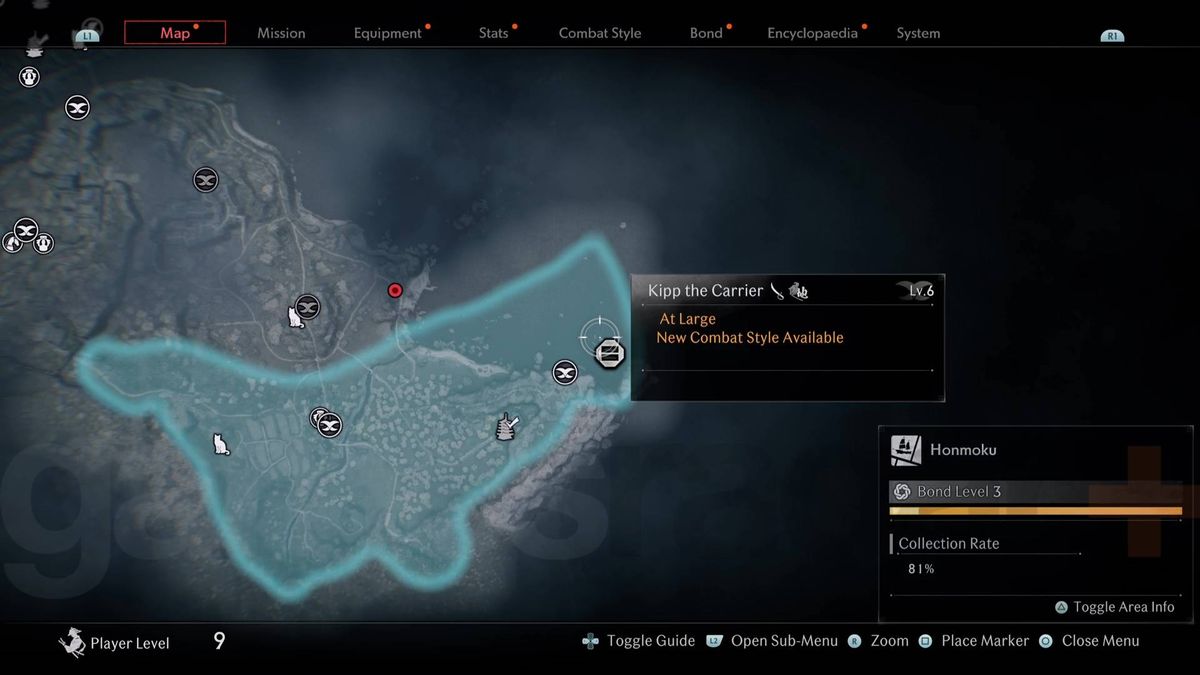Open the Equipment tab

point(388,33)
